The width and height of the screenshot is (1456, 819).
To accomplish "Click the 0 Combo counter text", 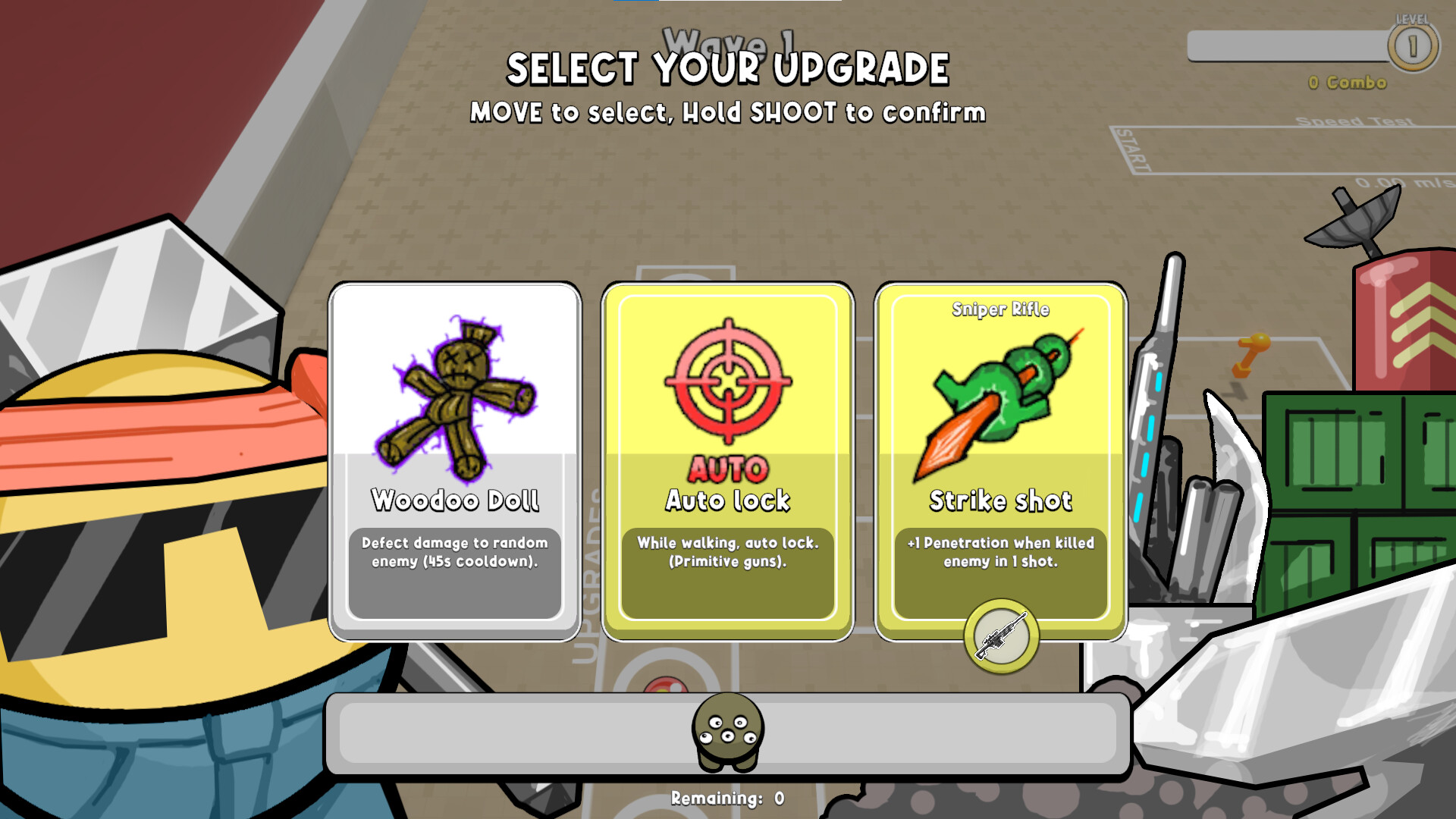I will pos(1345,84).
